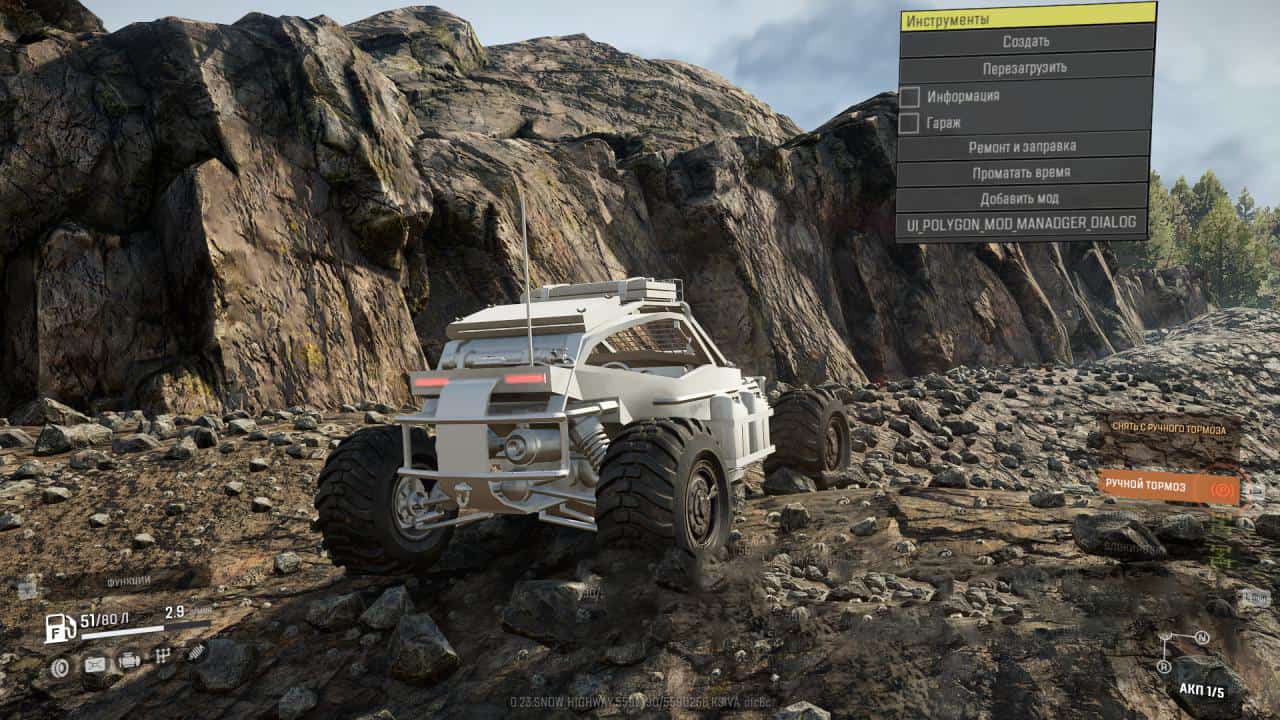Select Перезагрузить in the tools menu

[1026, 68]
